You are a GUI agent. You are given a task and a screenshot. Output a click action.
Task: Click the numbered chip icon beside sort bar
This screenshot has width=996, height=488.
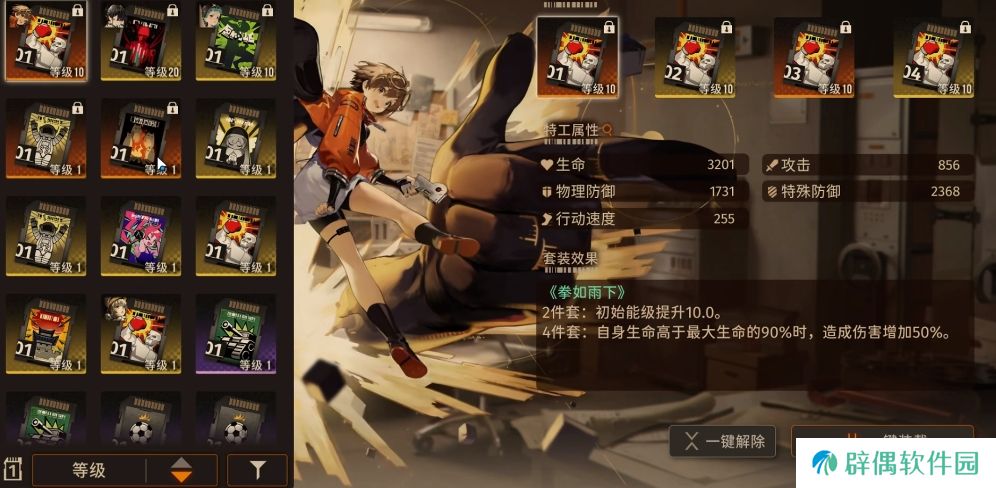[14, 469]
